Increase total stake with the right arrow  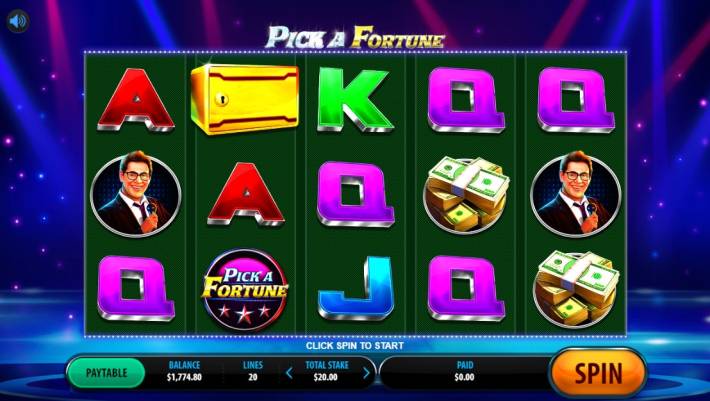(x=366, y=373)
